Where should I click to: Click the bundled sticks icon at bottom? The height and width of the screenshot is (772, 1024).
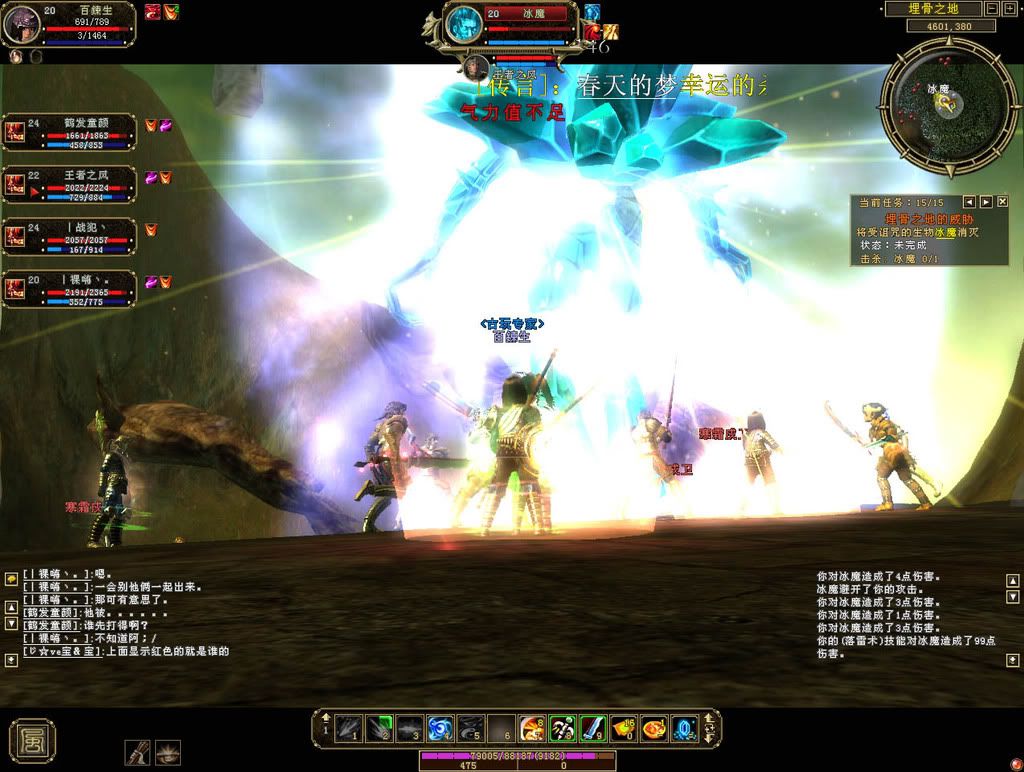pyautogui.click(x=138, y=752)
